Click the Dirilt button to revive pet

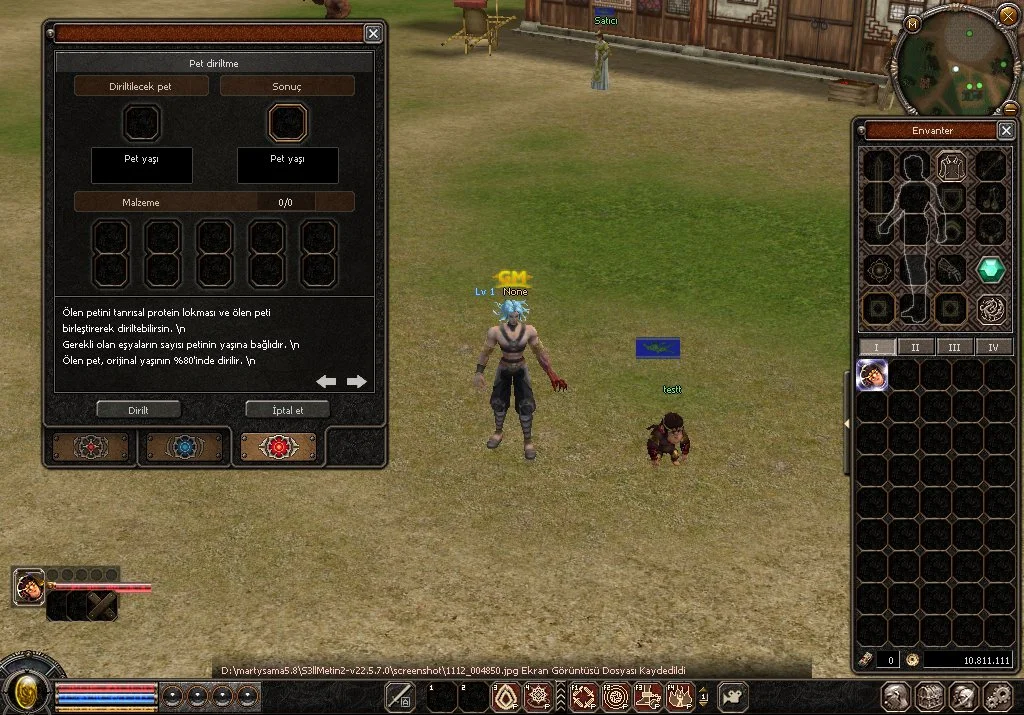[x=138, y=409]
